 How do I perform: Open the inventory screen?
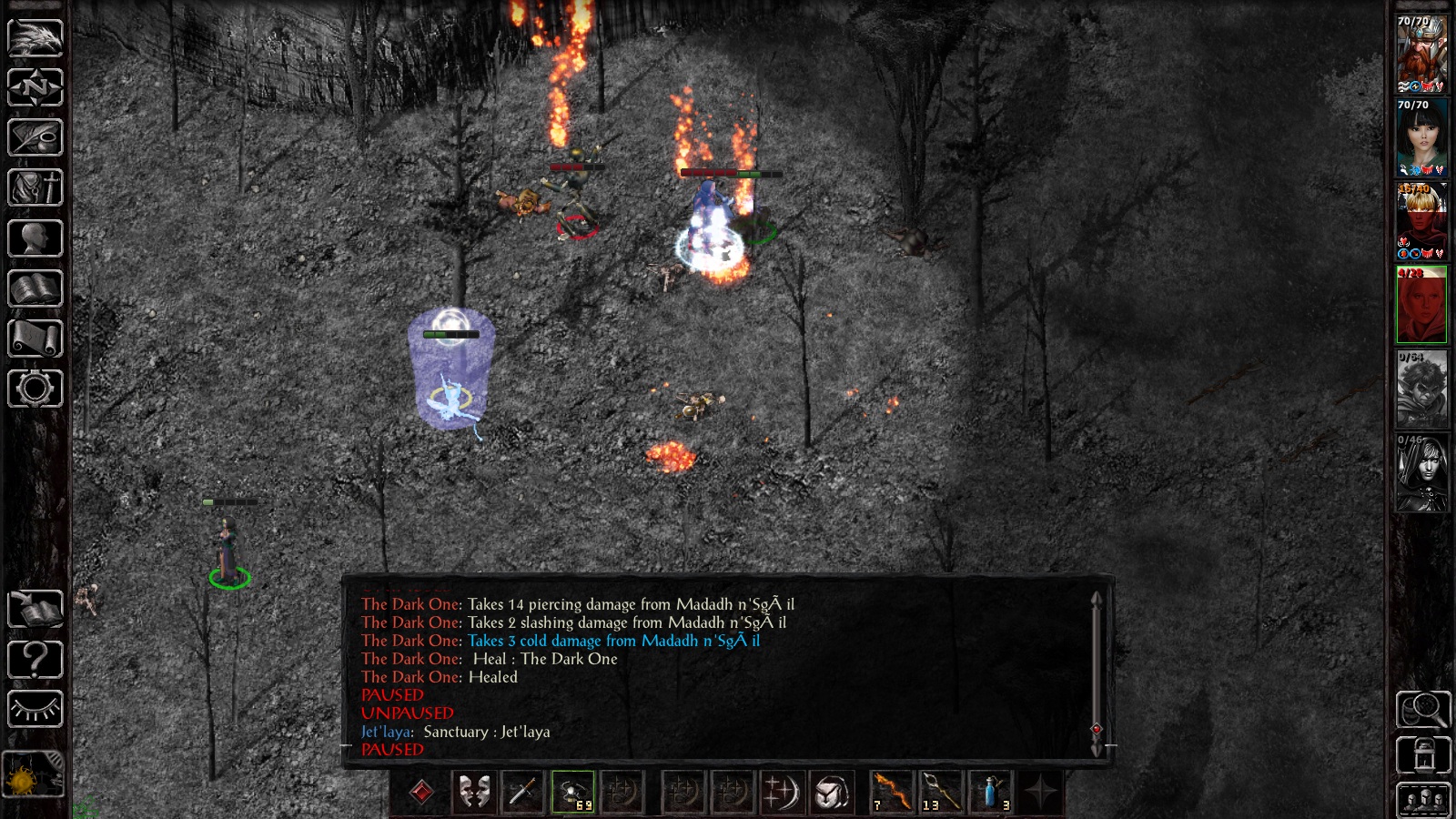point(34,186)
